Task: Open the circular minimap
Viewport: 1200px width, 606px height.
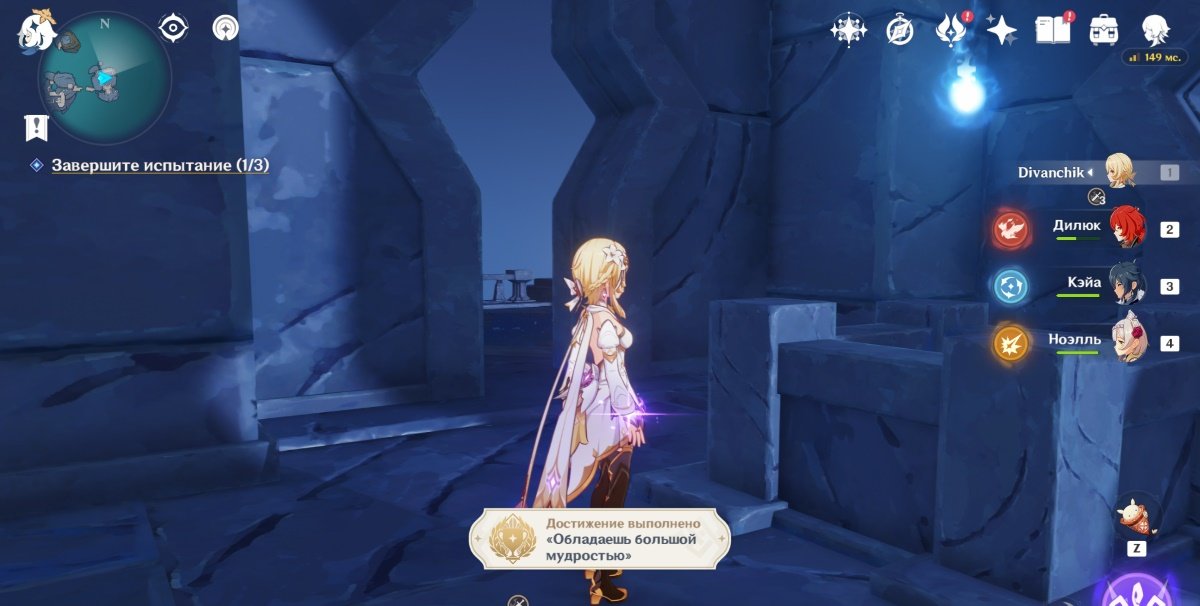Action: pos(104,78)
